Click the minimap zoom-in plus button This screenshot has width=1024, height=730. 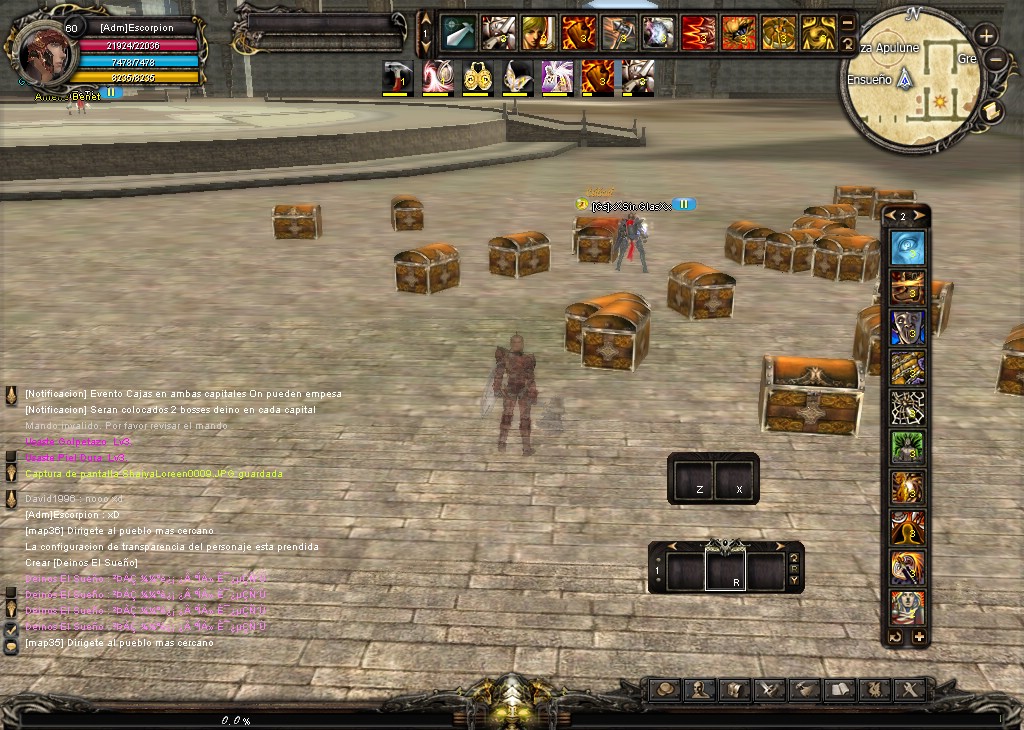pyautogui.click(x=986, y=36)
